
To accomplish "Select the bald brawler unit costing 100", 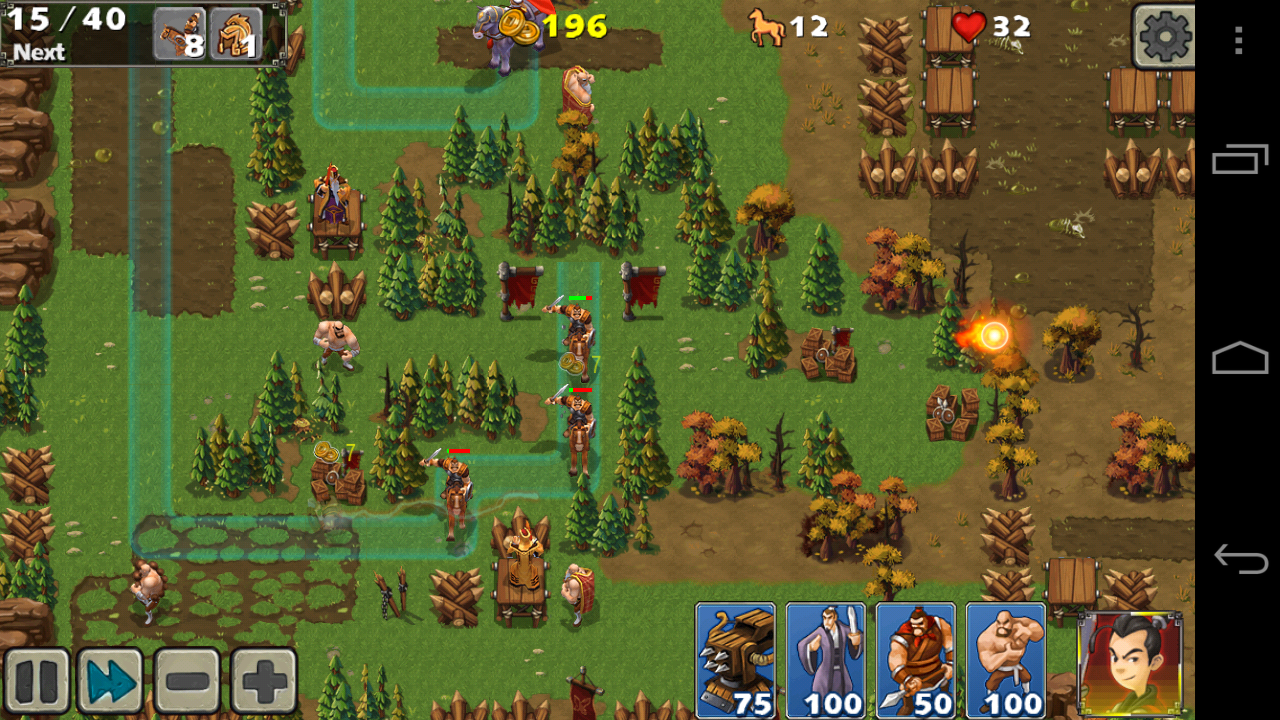I will point(1005,660).
